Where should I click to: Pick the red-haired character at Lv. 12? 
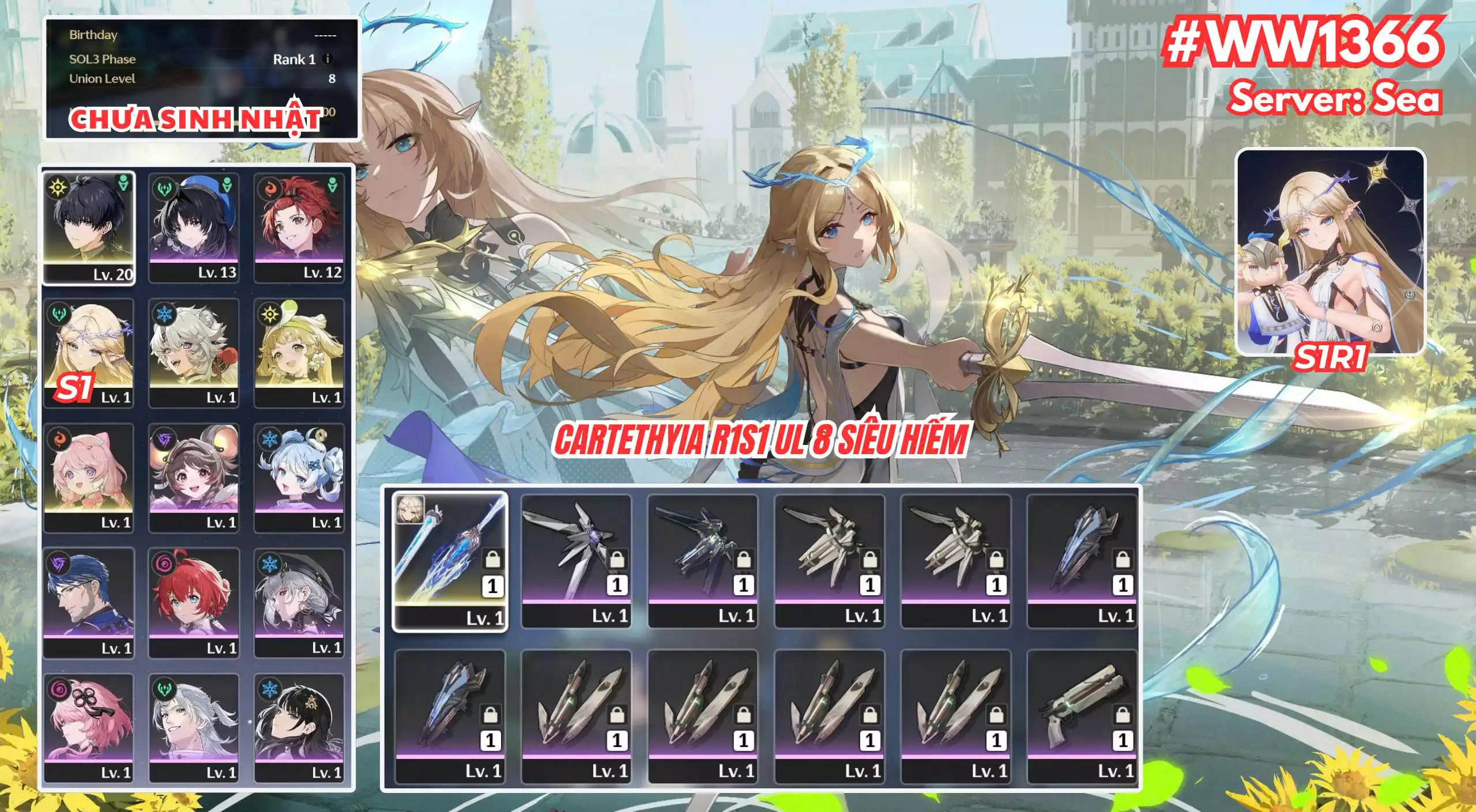pos(299,228)
